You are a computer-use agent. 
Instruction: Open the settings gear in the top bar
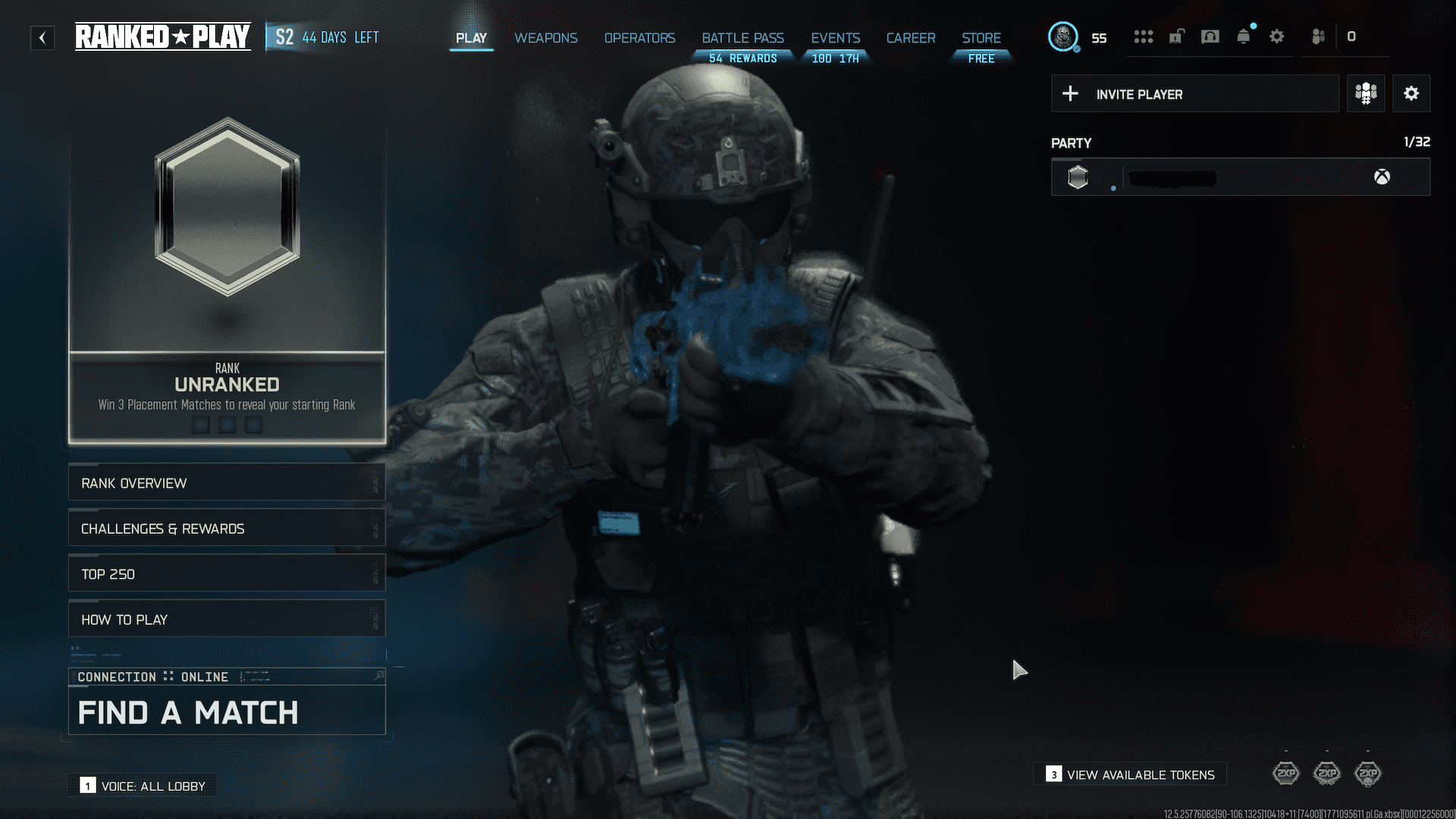coord(1277,36)
